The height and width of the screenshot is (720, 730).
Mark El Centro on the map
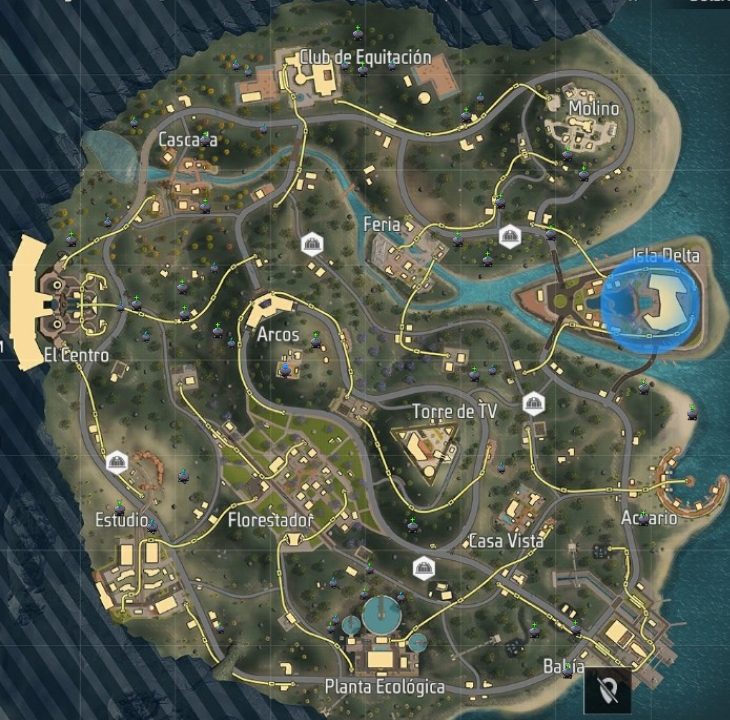pos(76,356)
